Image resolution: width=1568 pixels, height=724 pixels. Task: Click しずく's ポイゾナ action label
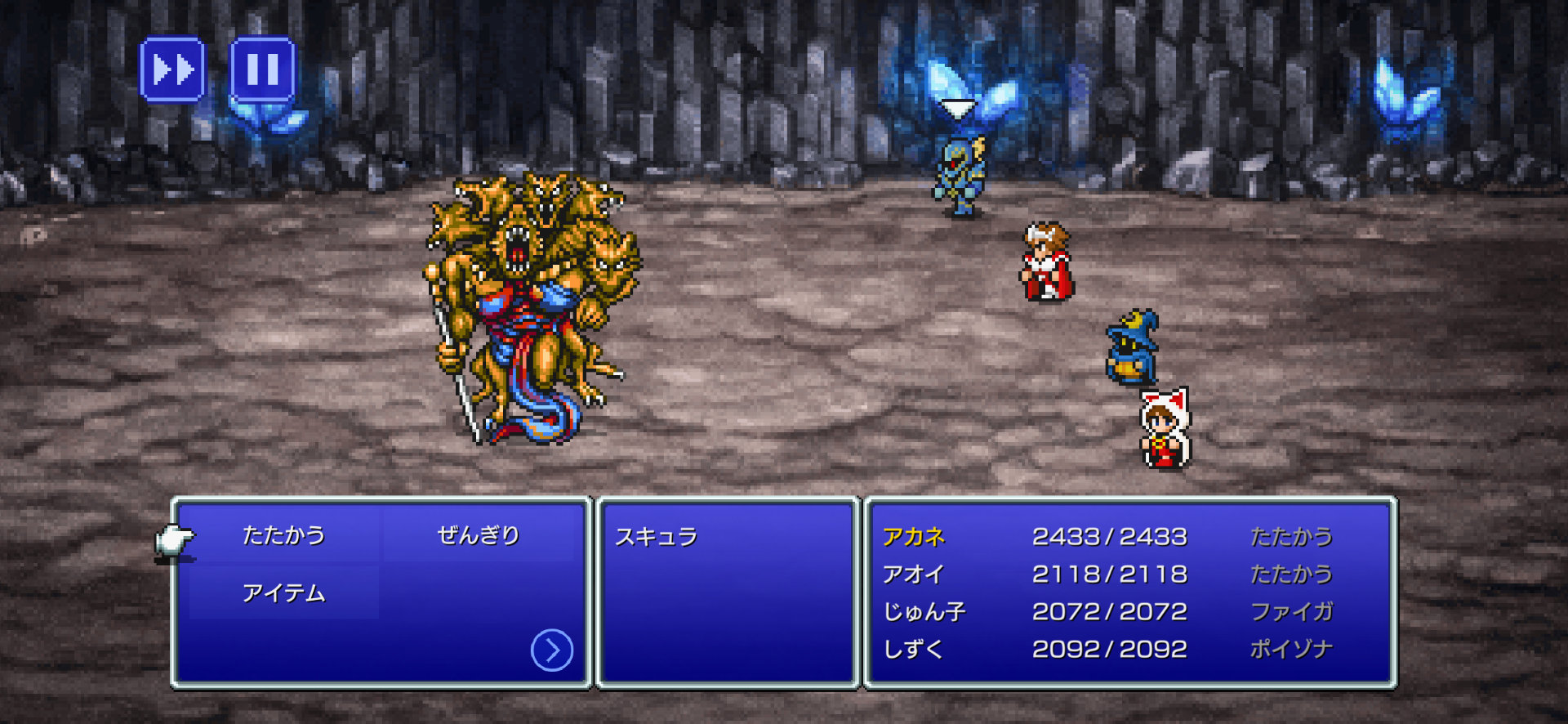click(x=1292, y=648)
